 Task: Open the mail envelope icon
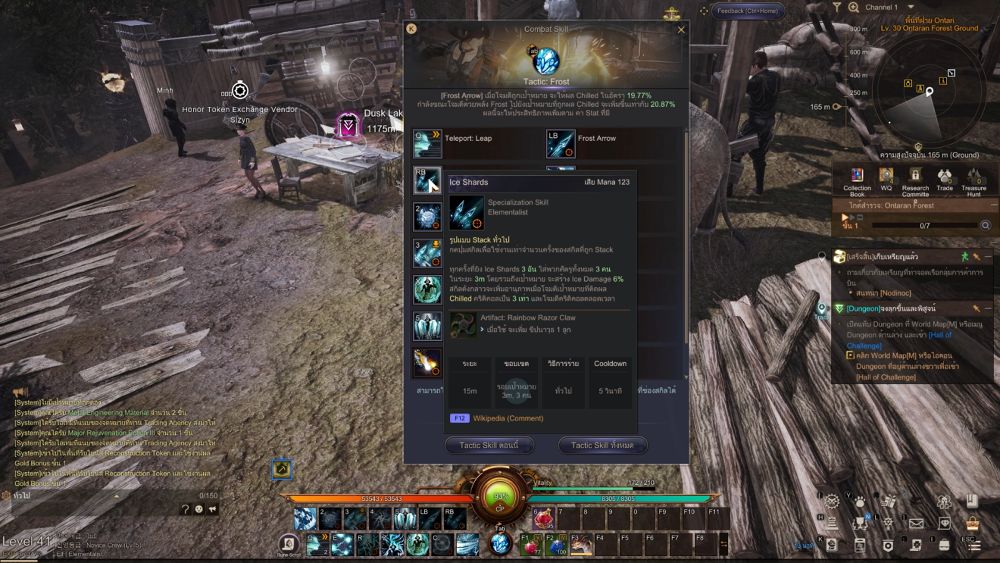coord(916,522)
